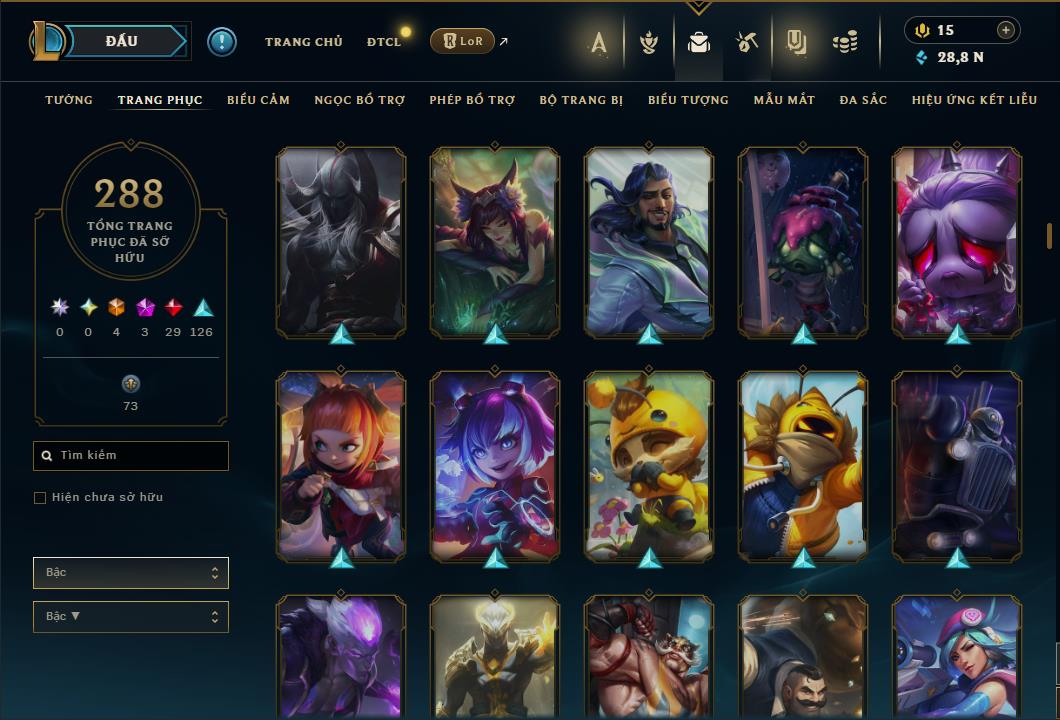Open the MẪU MẮT tab
This screenshot has height=720, width=1060.
pos(784,100)
